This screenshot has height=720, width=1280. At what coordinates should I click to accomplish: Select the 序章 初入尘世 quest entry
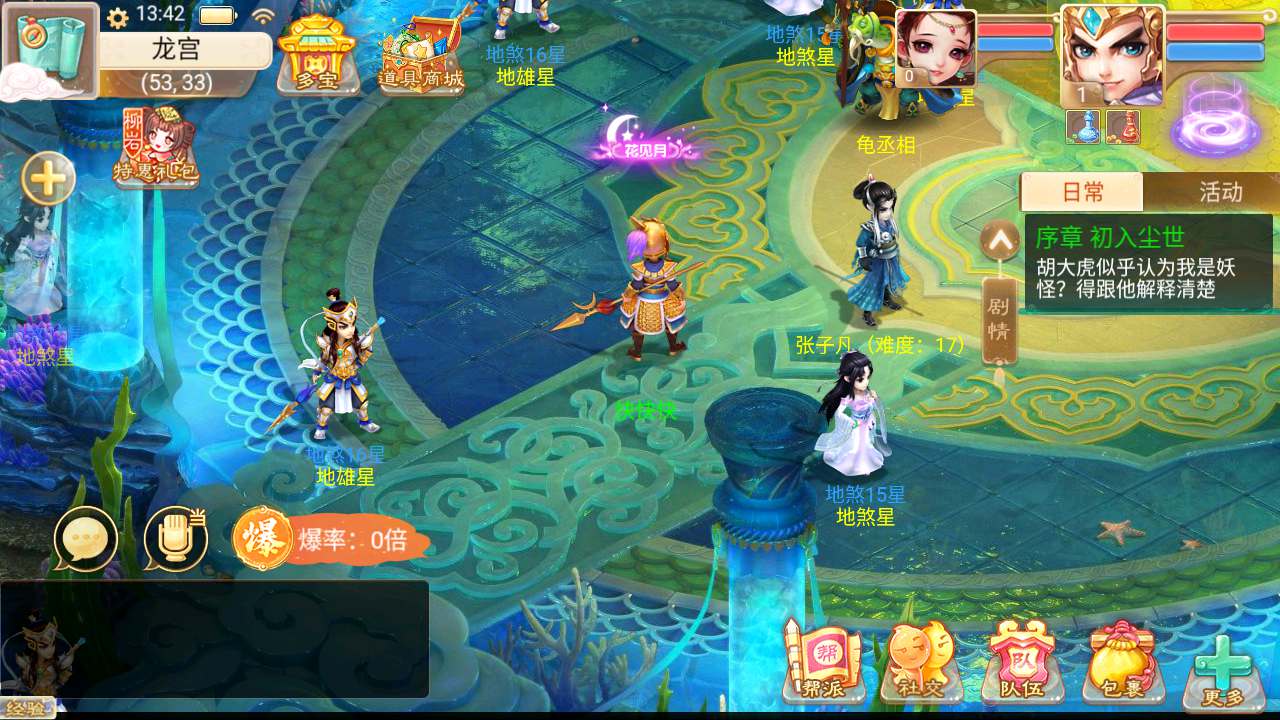1148,263
